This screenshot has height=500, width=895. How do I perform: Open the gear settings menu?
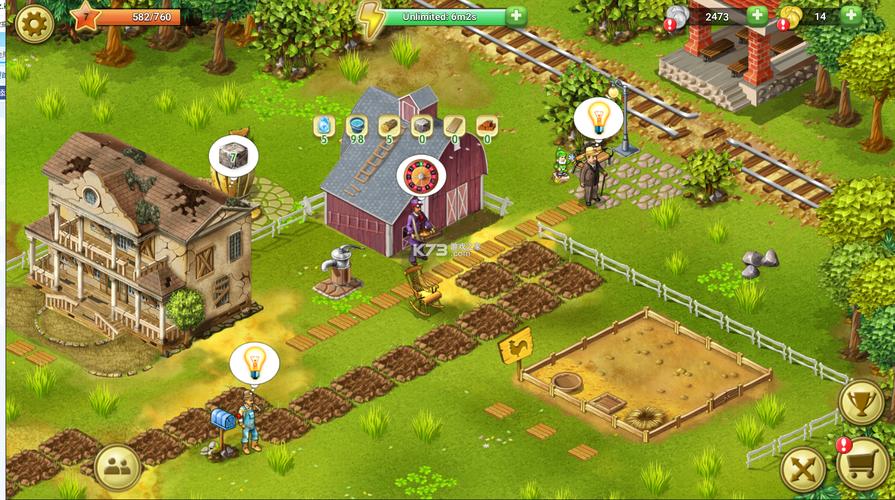(33, 22)
